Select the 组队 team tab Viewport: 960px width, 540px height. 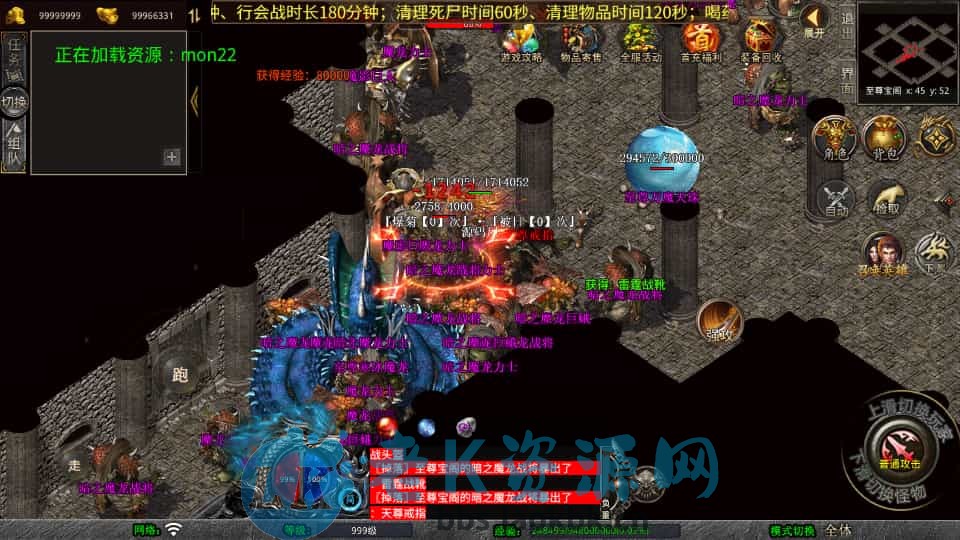click(14, 147)
